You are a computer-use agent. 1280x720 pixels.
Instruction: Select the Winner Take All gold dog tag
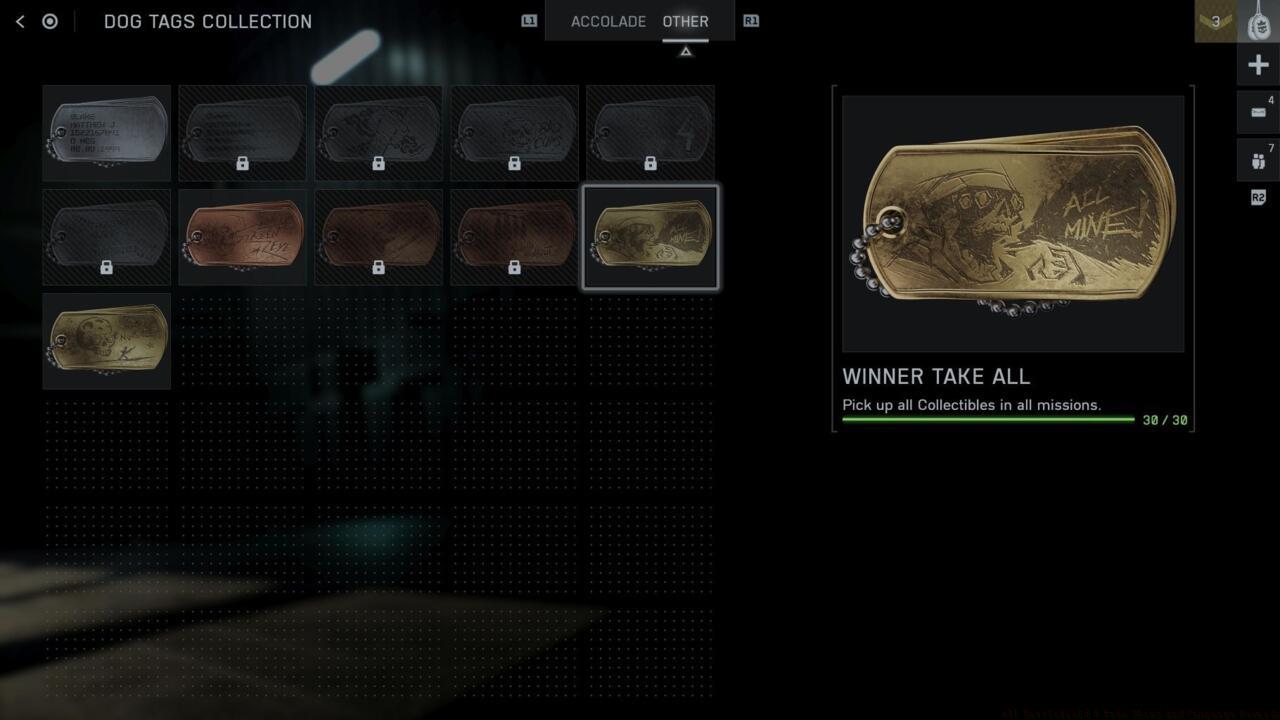650,236
